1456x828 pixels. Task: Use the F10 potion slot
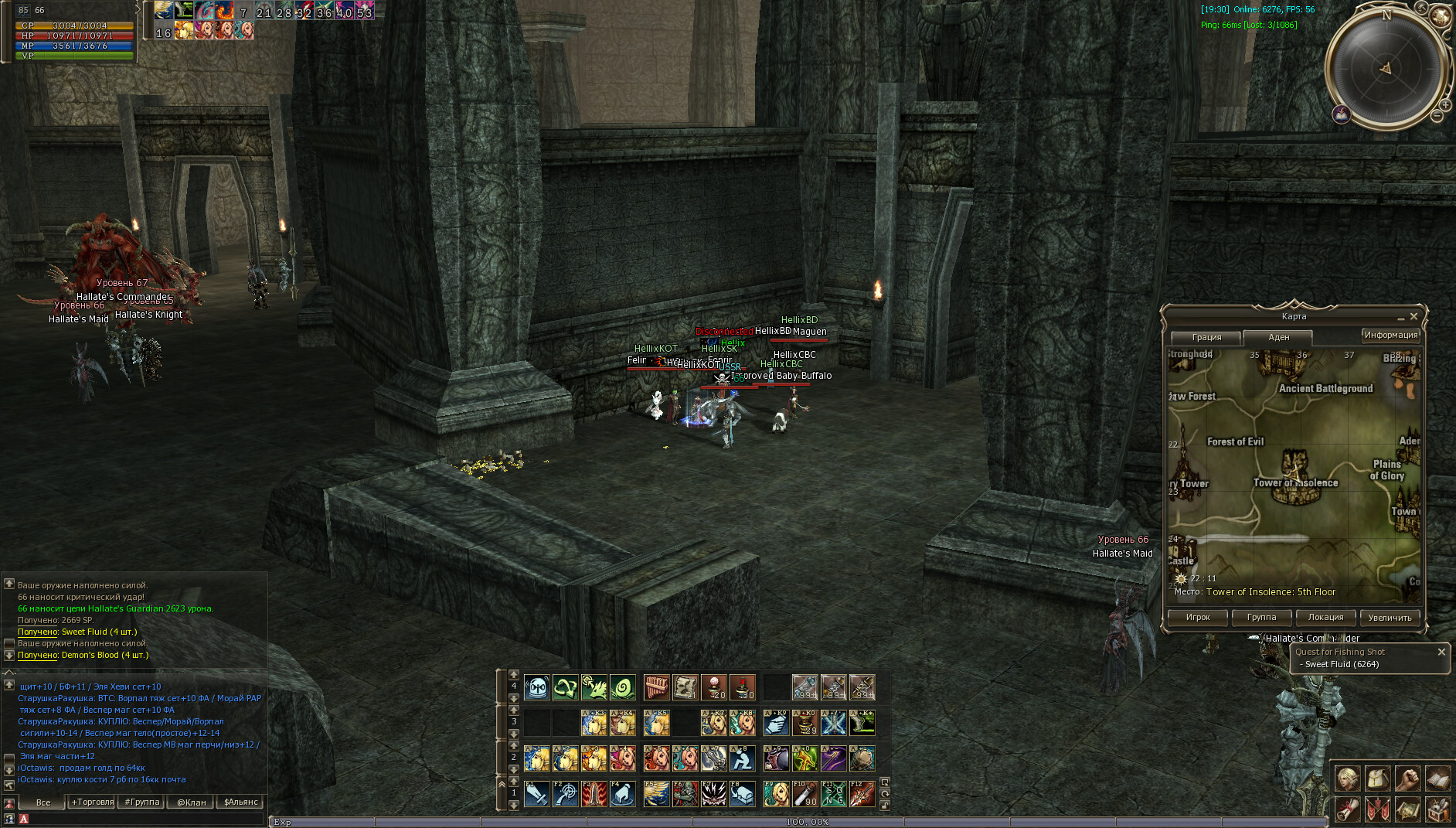point(805,794)
